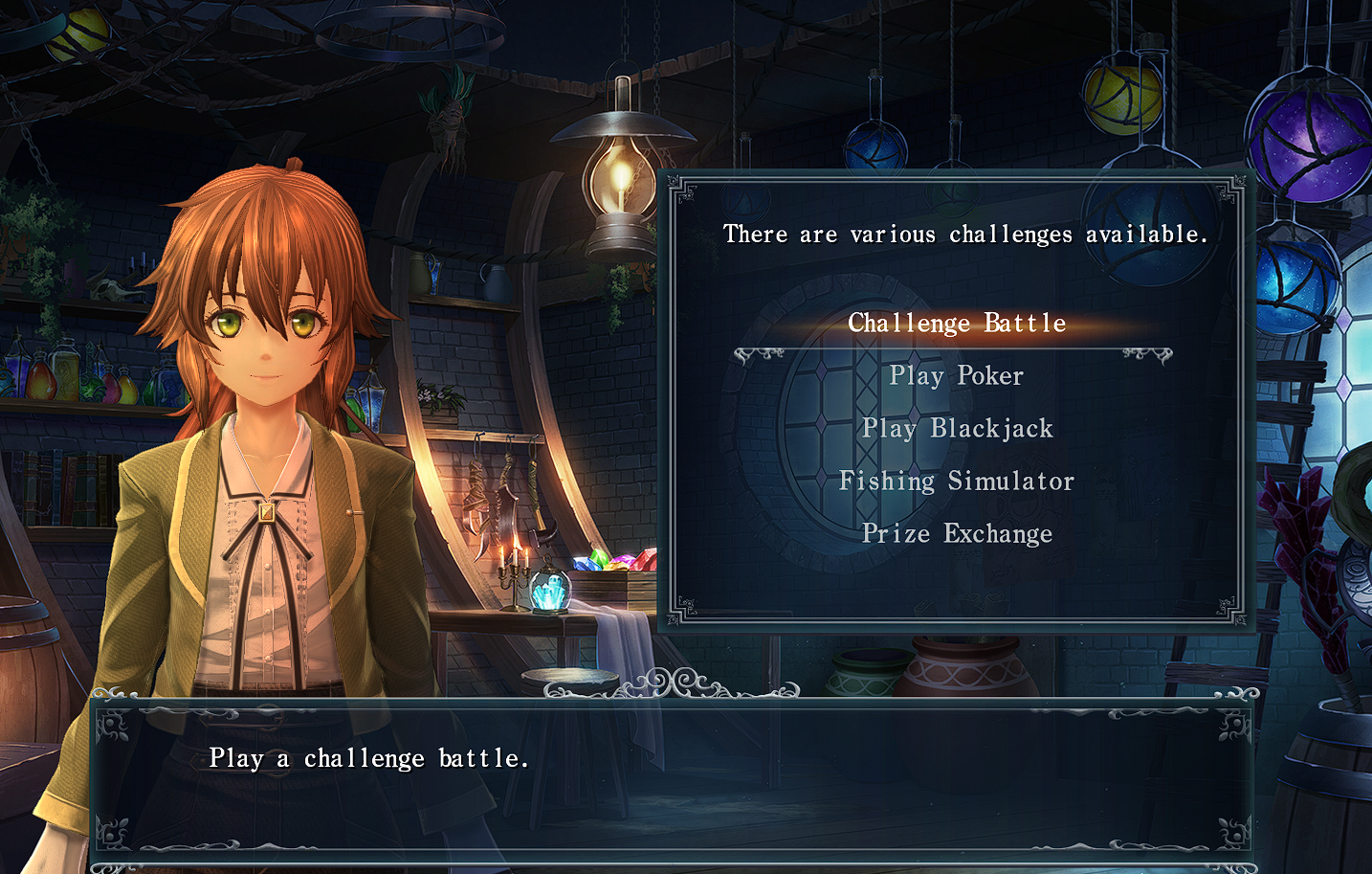
Task: Go to Prize Exchange
Action: click(x=957, y=534)
